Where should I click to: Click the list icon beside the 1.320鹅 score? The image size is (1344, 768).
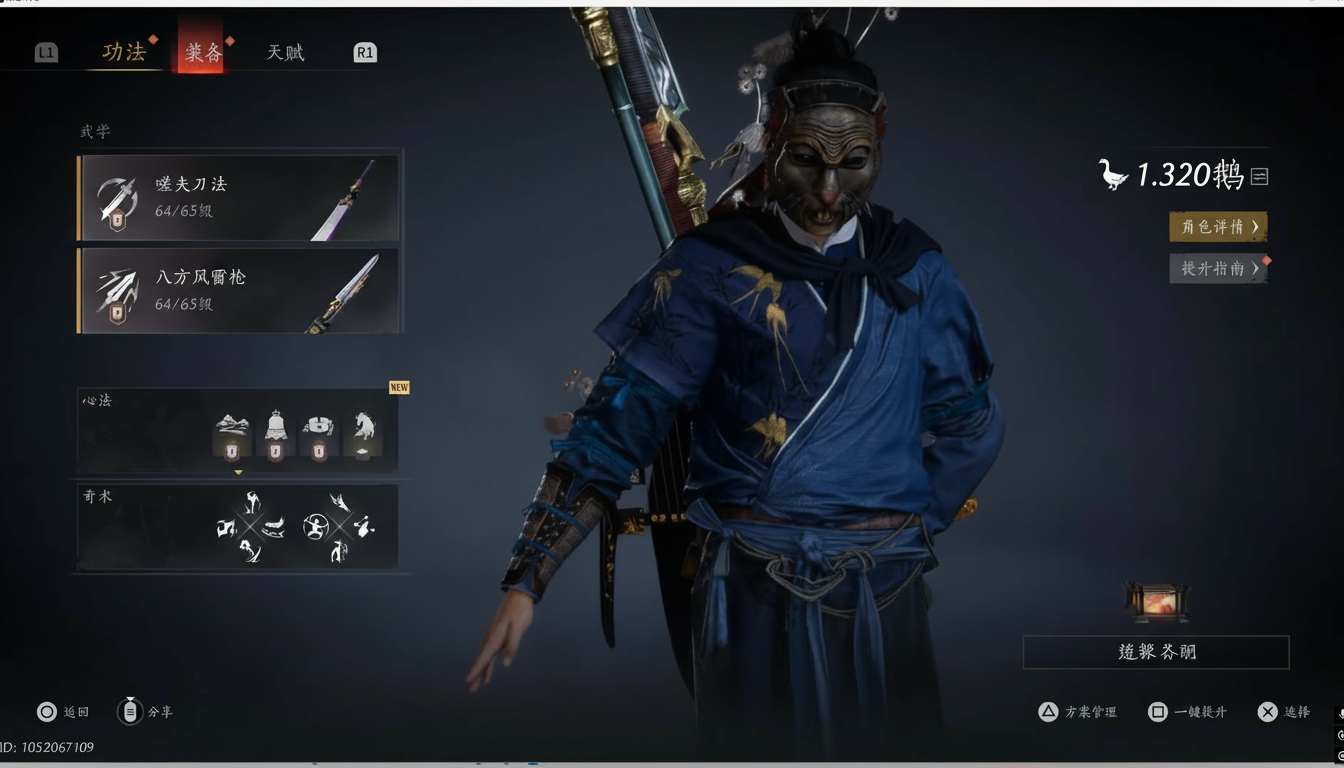tap(1259, 177)
